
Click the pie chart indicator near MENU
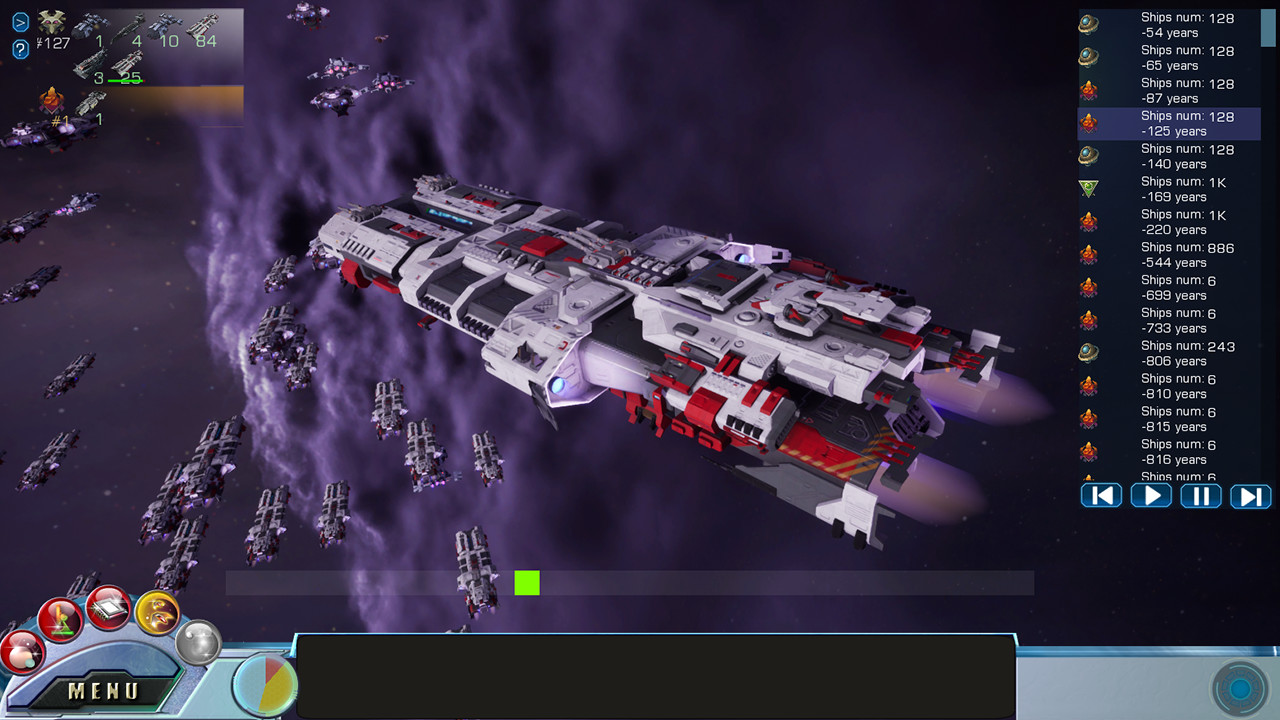coord(262,683)
